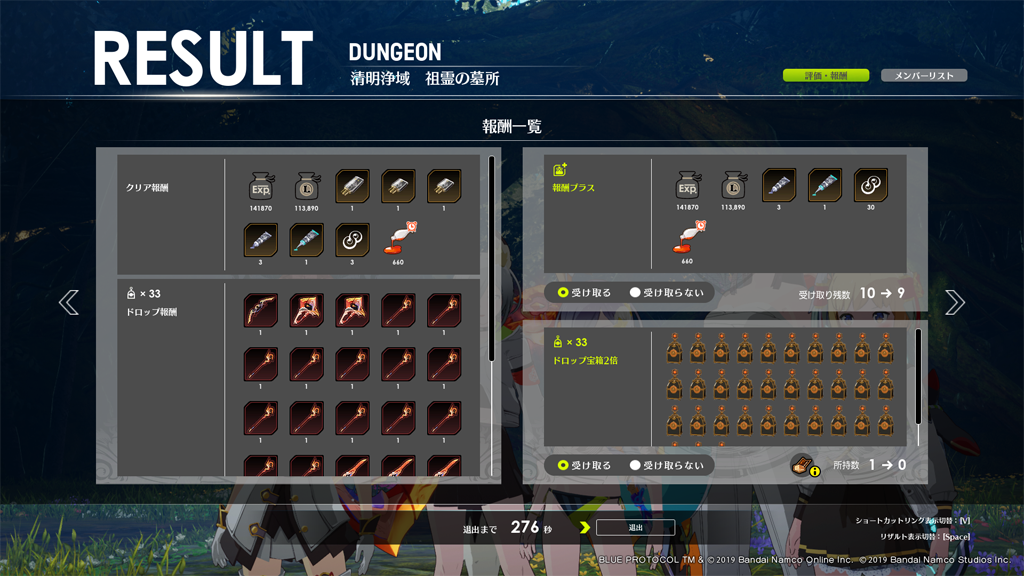Select the Exp bag in クリア報酬

[261, 186]
